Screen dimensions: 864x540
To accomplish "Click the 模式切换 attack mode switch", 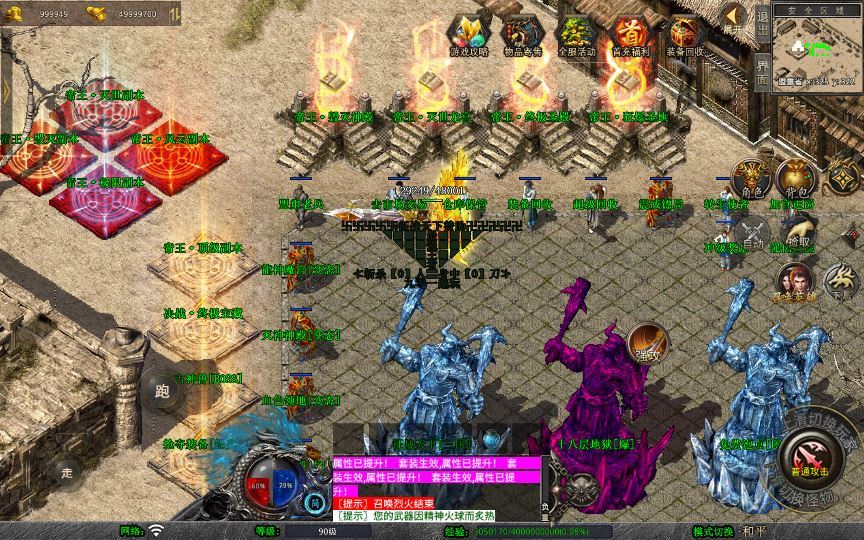I will click(x=742, y=531).
